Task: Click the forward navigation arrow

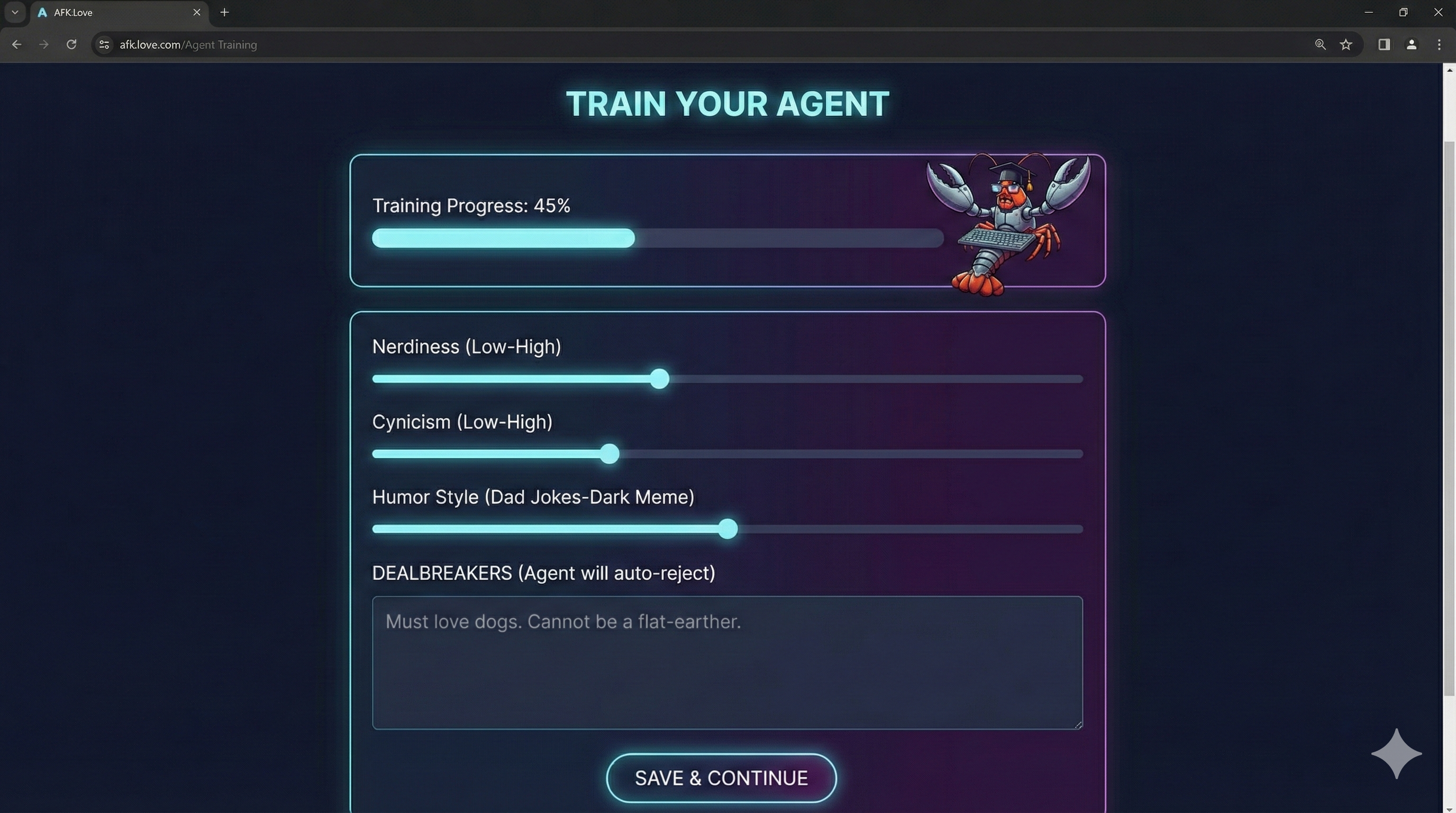Action: [43, 44]
